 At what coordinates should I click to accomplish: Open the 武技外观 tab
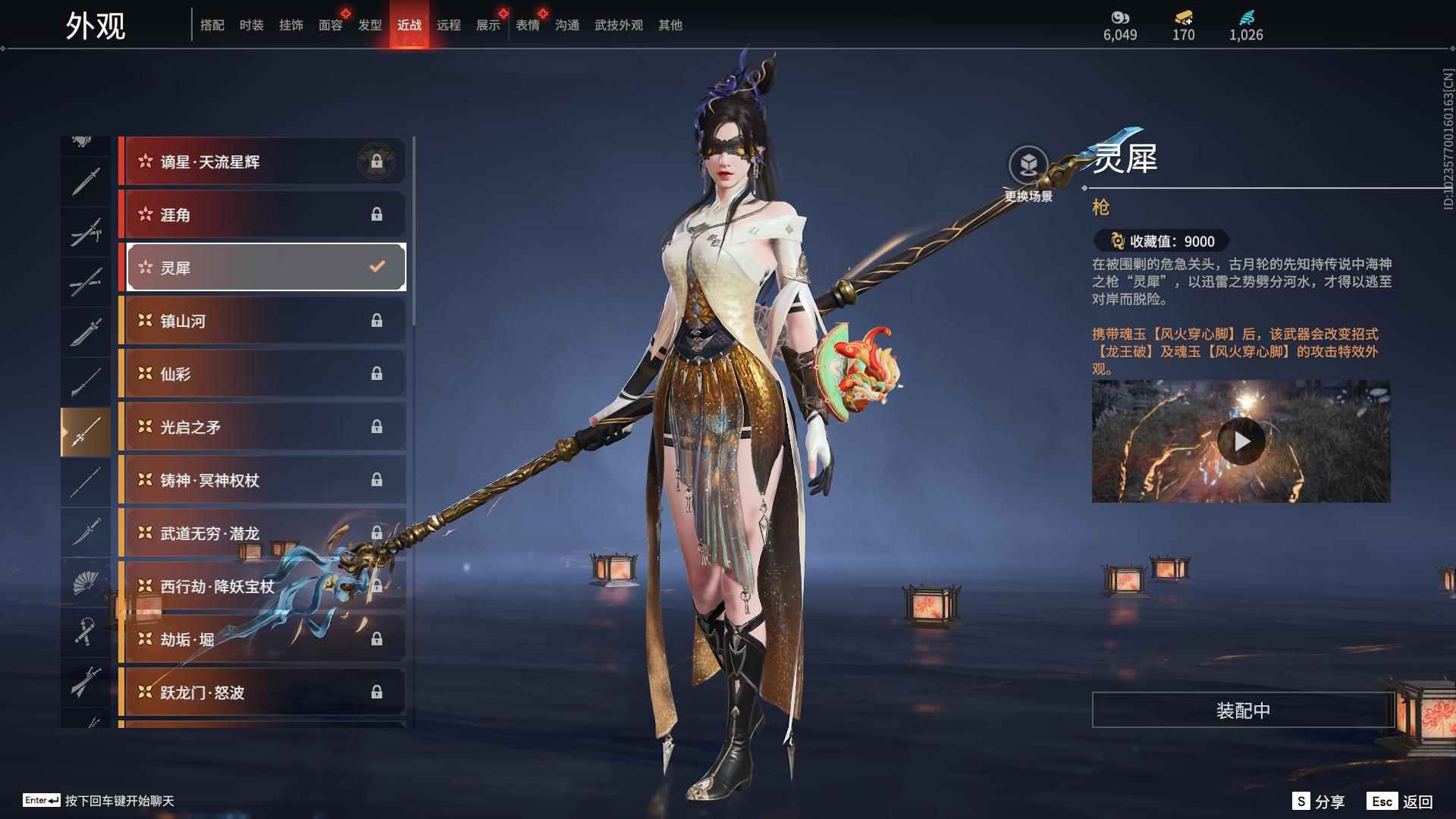(x=618, y=25)
